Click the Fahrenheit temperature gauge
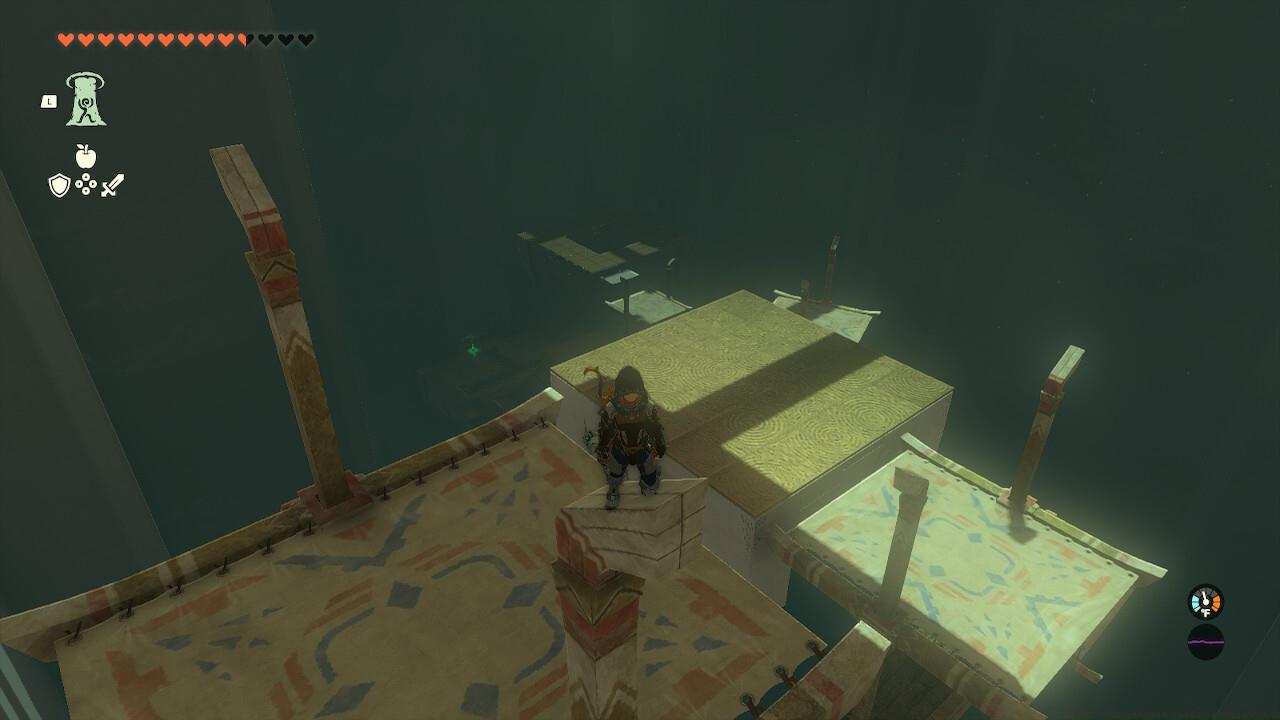 point(1205,600)
